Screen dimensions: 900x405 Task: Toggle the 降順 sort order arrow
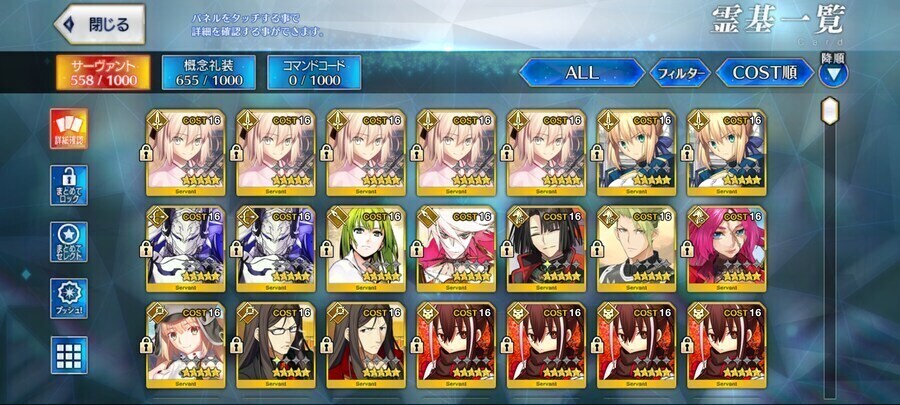832,72
